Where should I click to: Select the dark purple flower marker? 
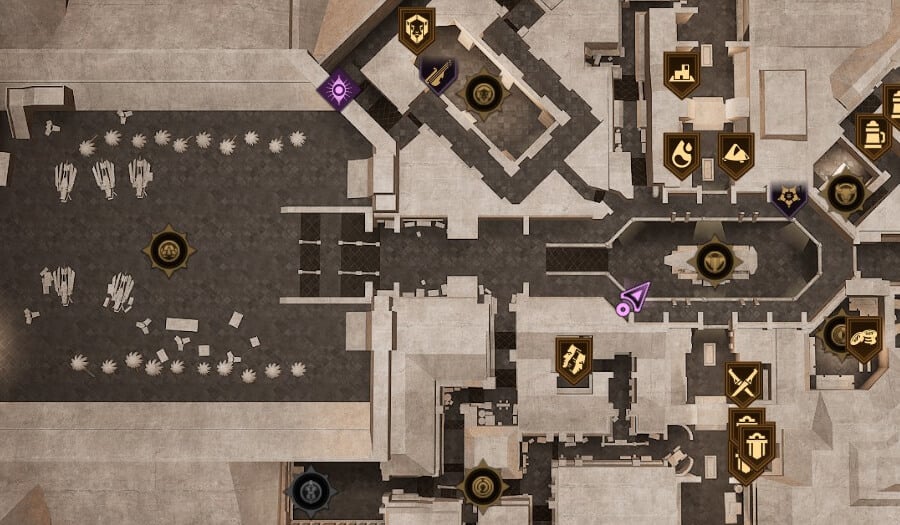click(788, 199)
